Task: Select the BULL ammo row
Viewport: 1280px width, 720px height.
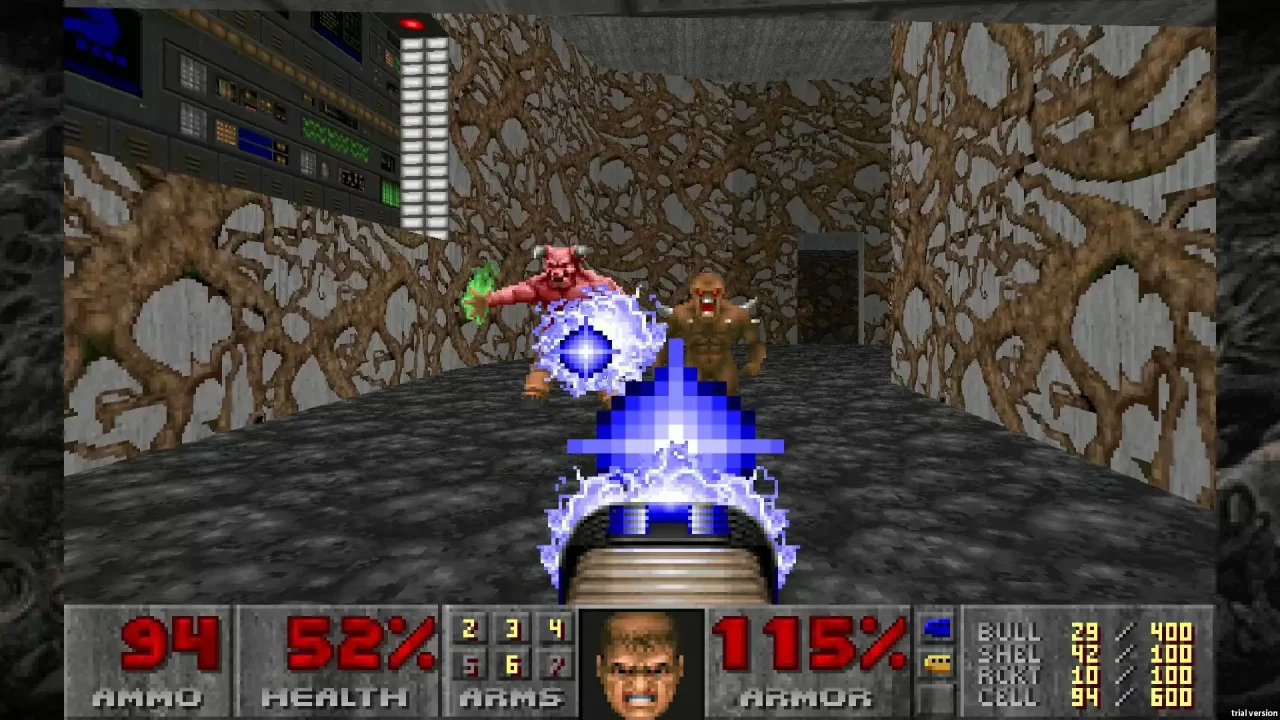Action: (x=1012, y=632)
